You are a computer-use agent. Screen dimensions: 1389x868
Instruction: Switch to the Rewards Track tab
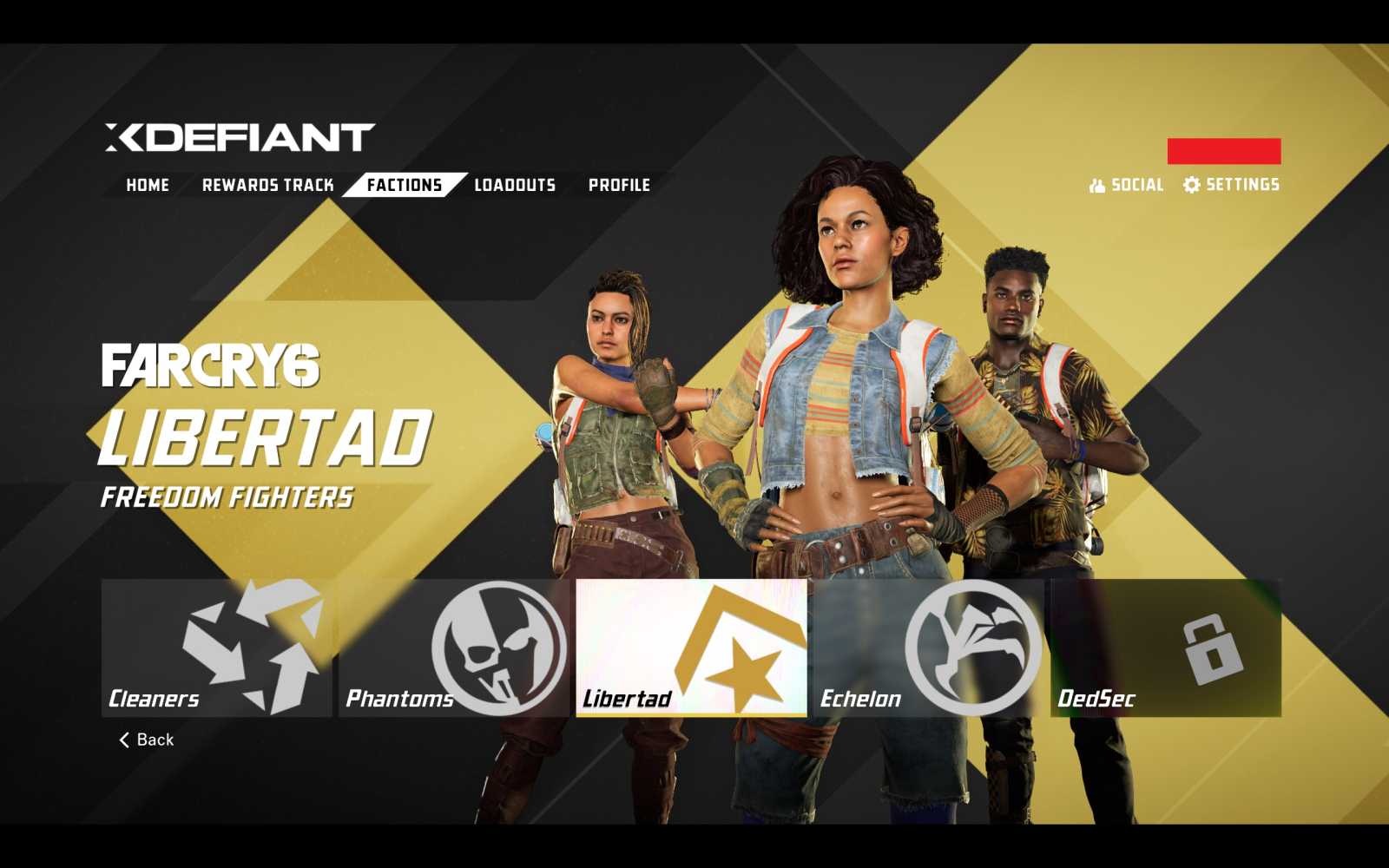(x=269, y=184)
